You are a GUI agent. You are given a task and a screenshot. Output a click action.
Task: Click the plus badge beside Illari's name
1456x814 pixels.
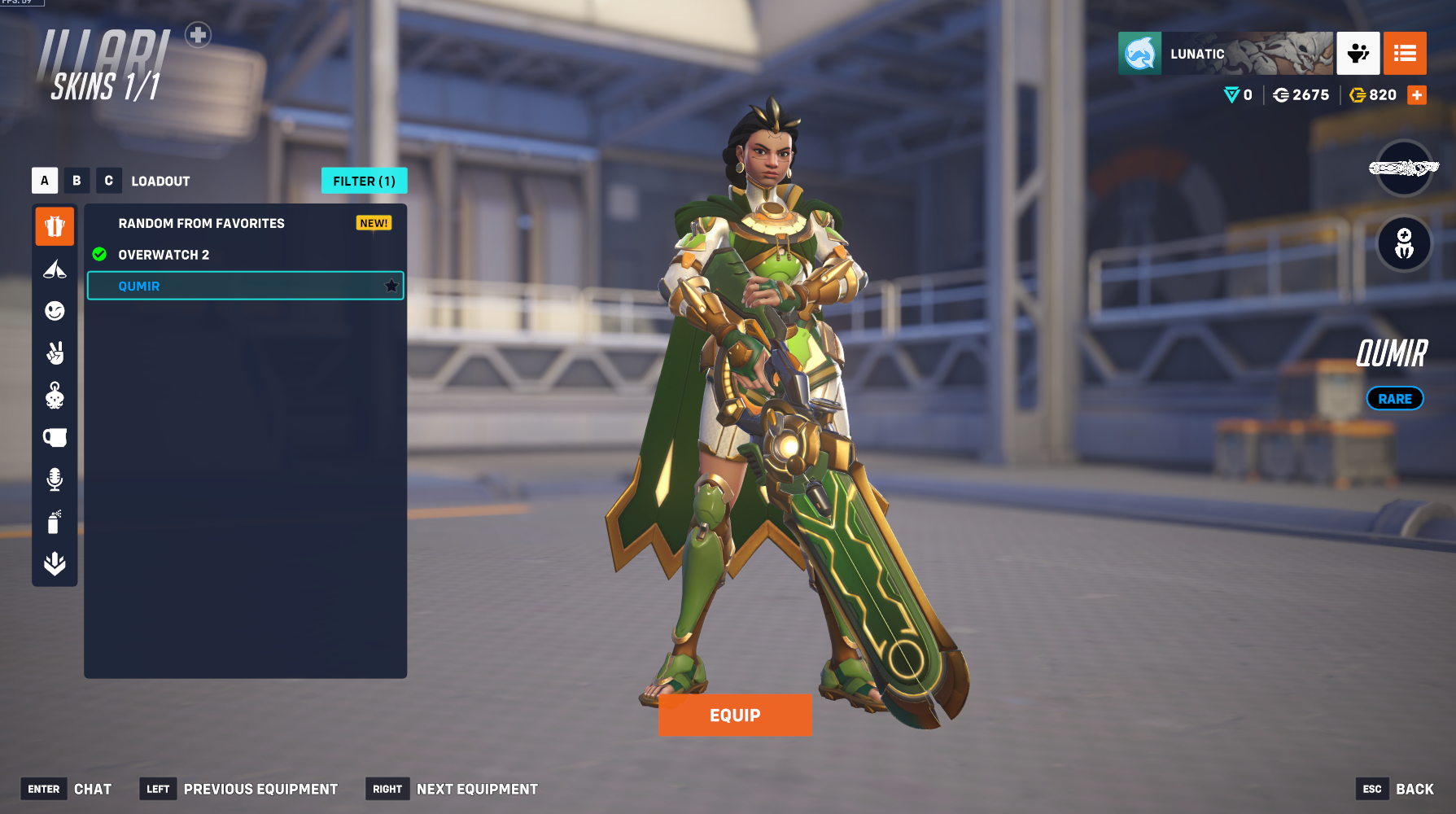coord(198,35)
